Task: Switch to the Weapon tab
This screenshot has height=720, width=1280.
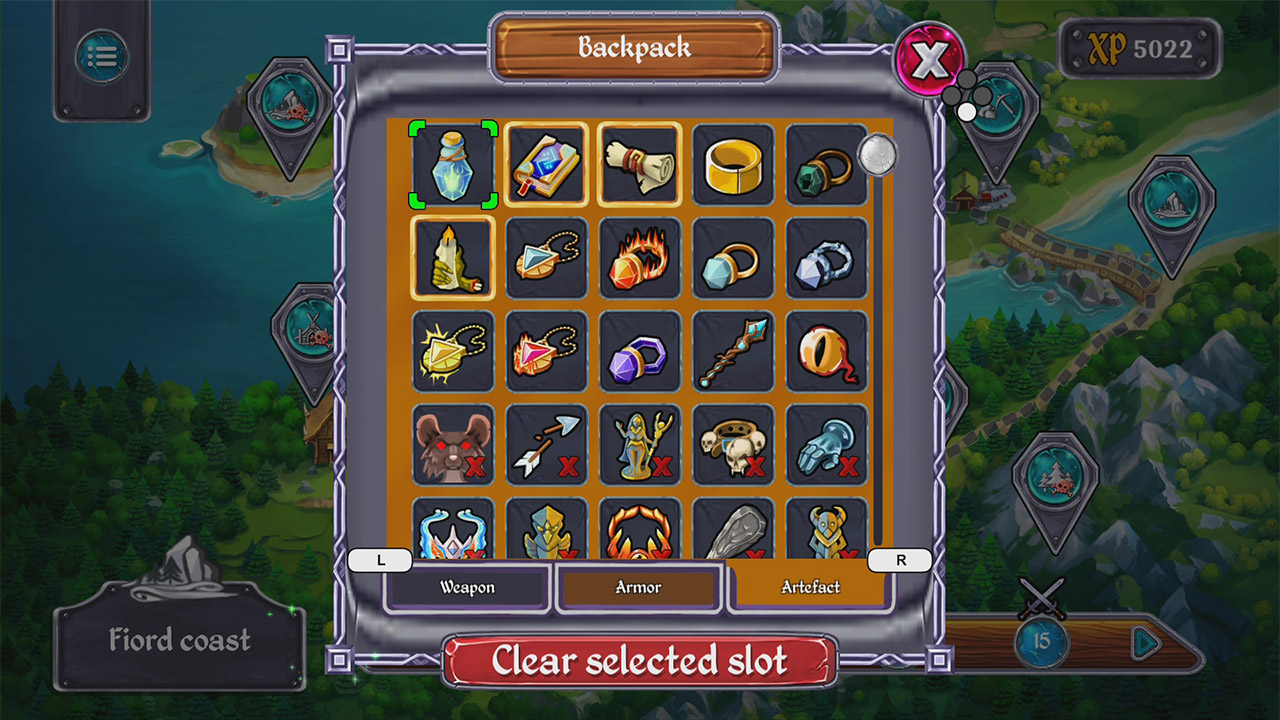Action: [x=468, y=588]
